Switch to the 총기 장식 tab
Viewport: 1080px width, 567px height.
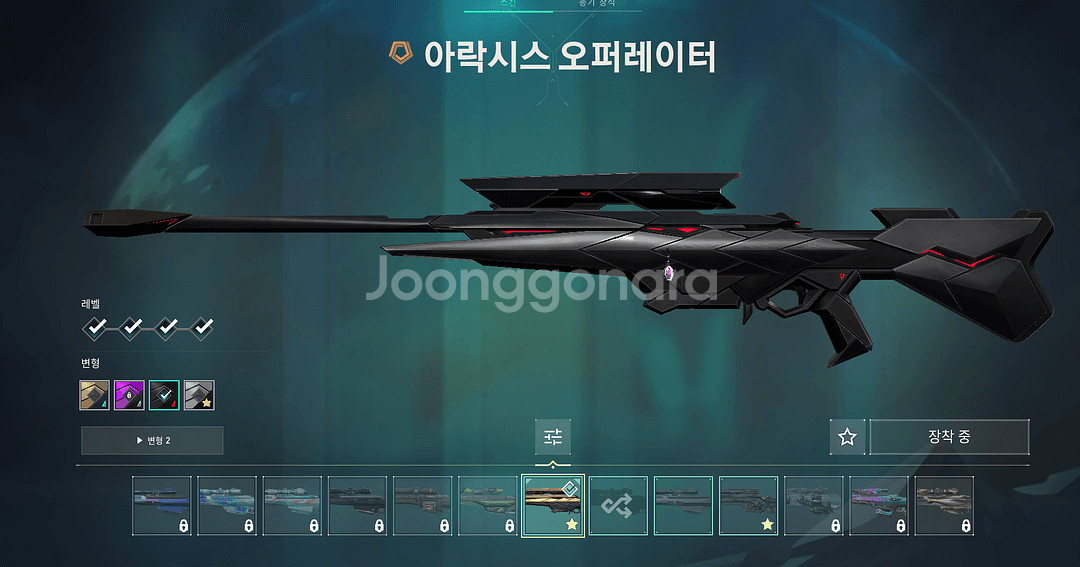pyautogui.click(x=597, y=4)
